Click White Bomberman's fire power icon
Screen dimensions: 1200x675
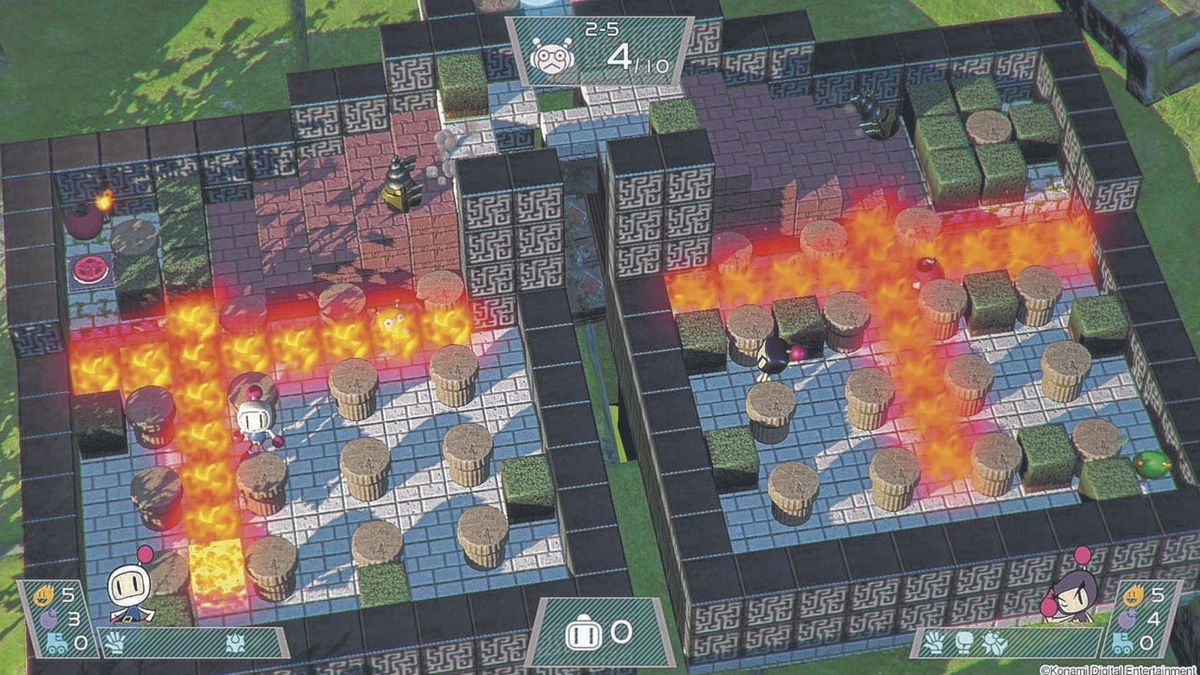tap(43, 596)
